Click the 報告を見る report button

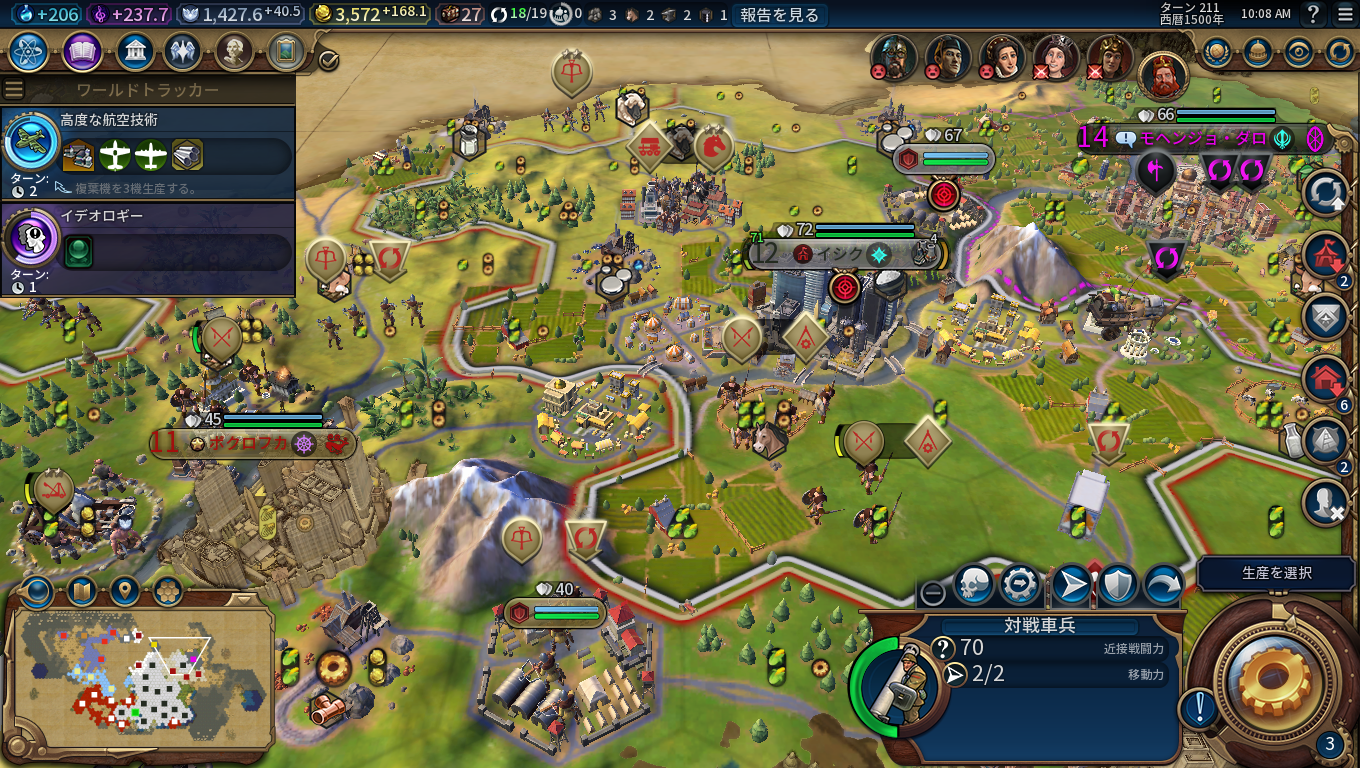click(779, 15)
